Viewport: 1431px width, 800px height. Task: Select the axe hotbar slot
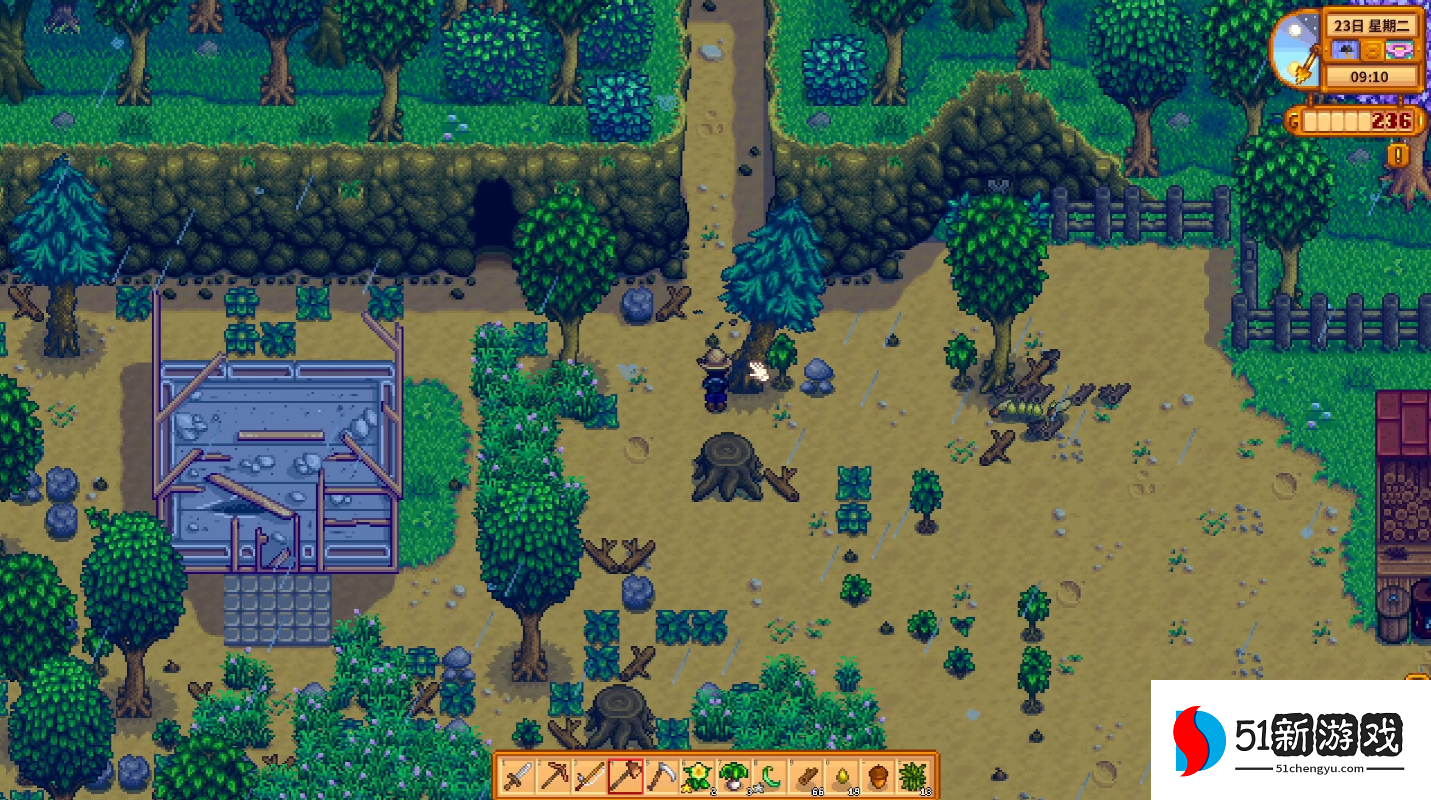[x=626, y=776]
